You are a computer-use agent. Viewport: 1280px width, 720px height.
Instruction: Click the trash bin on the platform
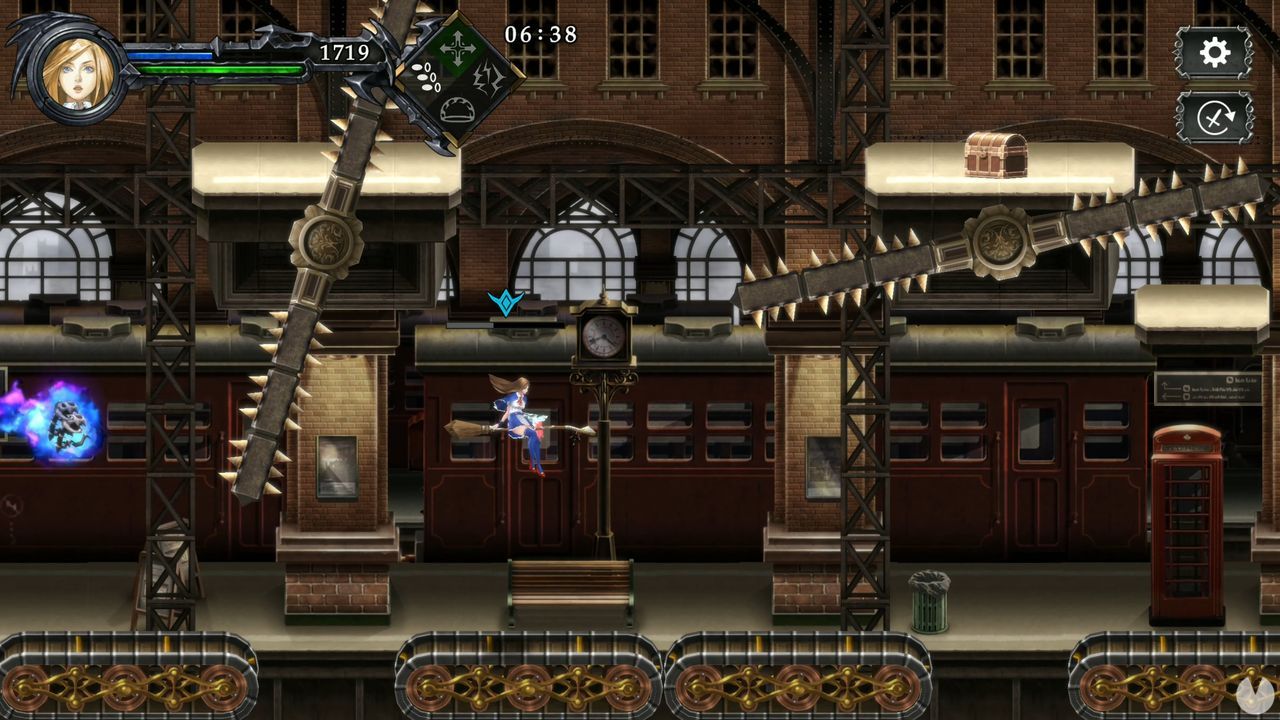point(931,594)
